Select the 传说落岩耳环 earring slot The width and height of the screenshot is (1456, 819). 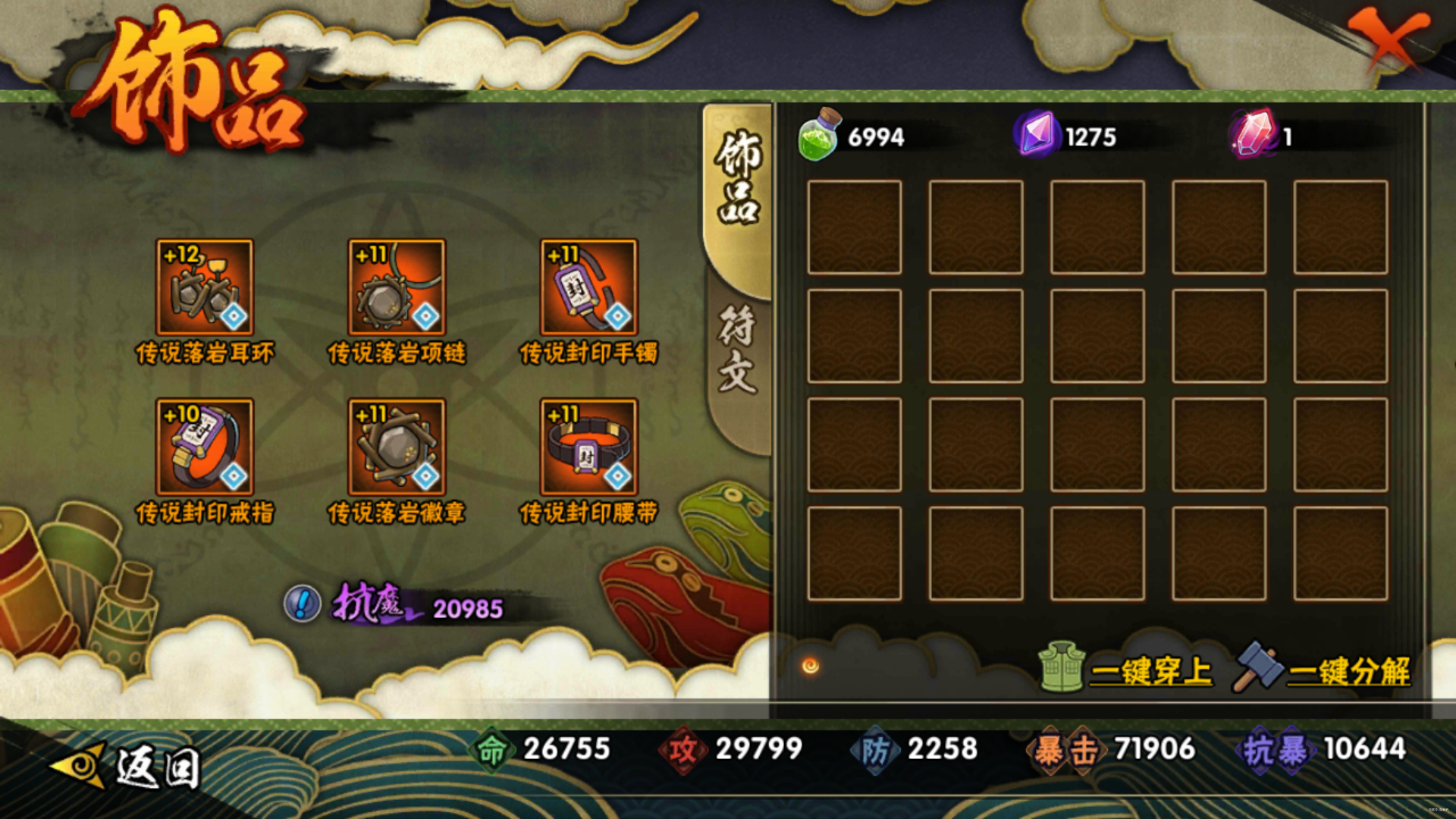pos(204,287)
